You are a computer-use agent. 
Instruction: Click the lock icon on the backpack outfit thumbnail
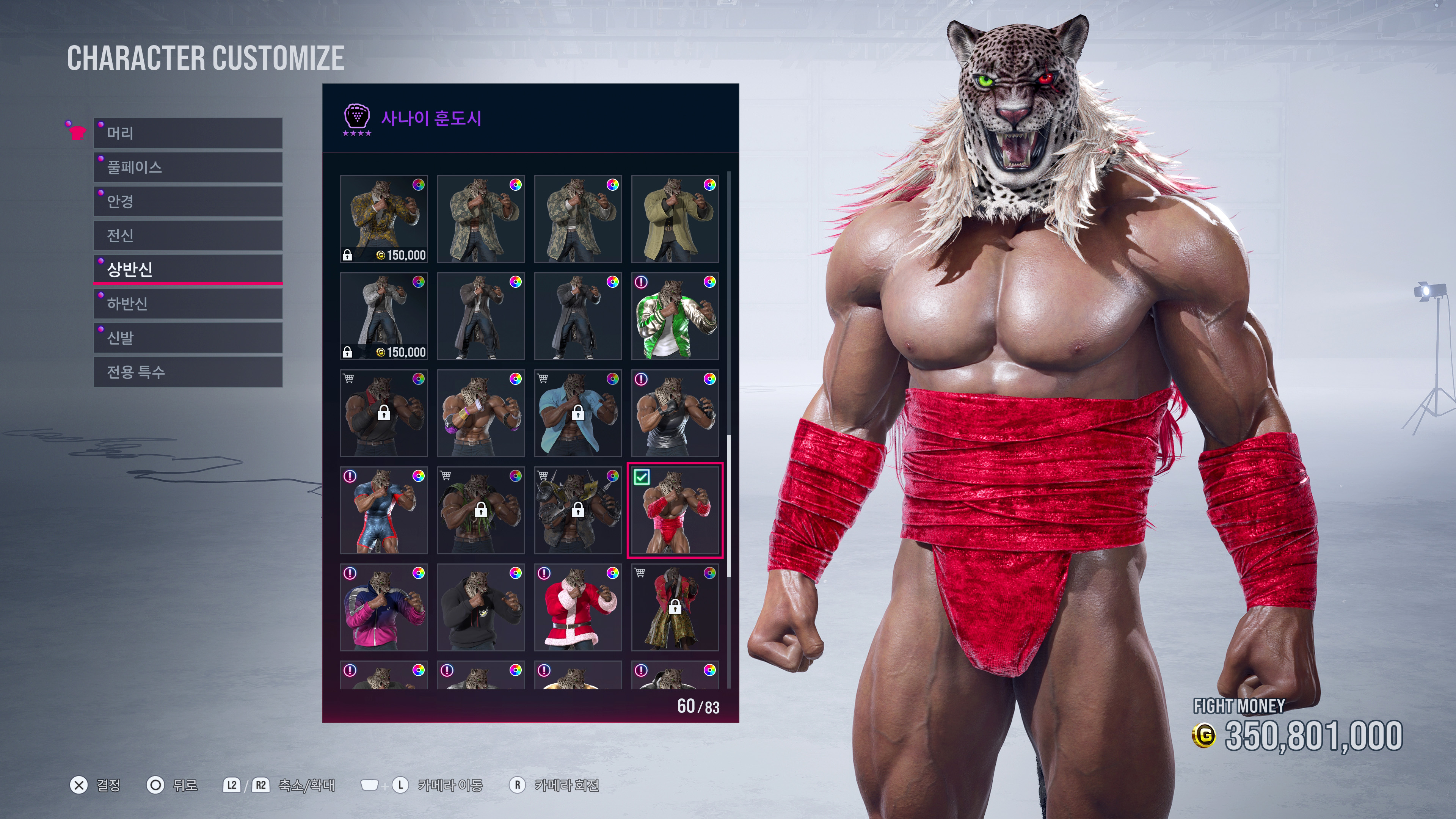482,510
